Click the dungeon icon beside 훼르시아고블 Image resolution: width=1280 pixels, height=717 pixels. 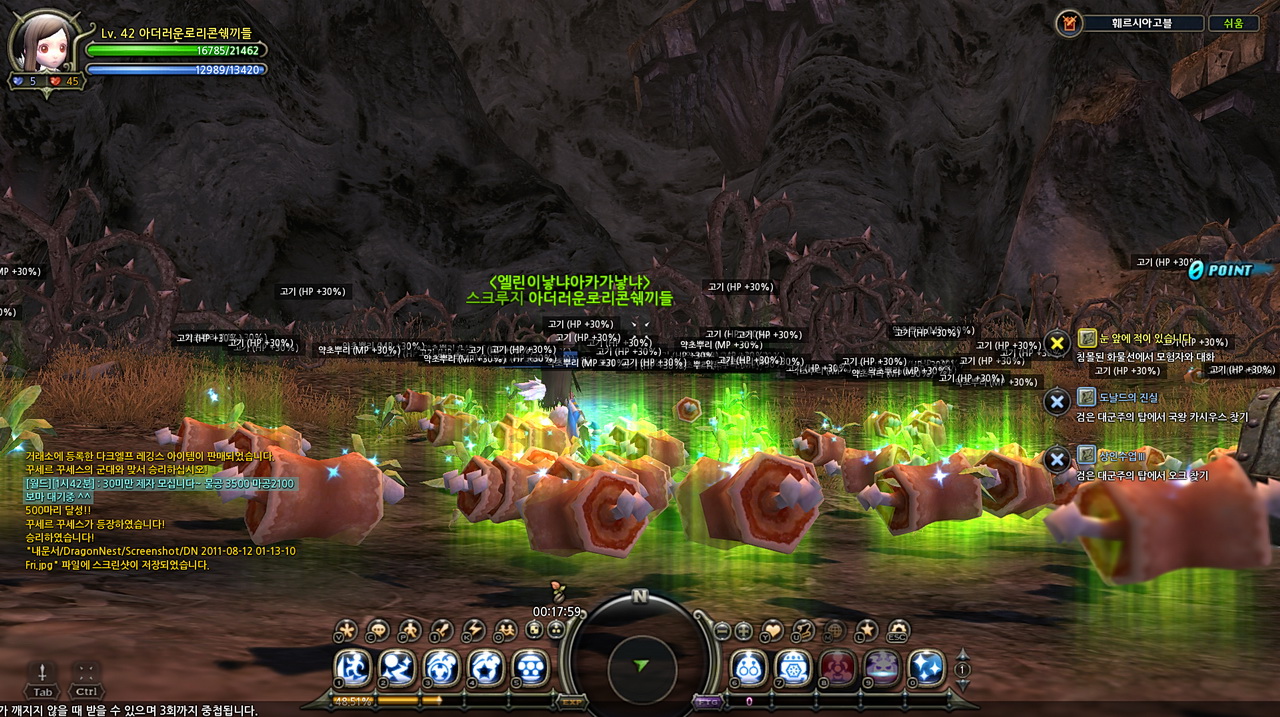pyautogui.click(x=1069, y=23)
